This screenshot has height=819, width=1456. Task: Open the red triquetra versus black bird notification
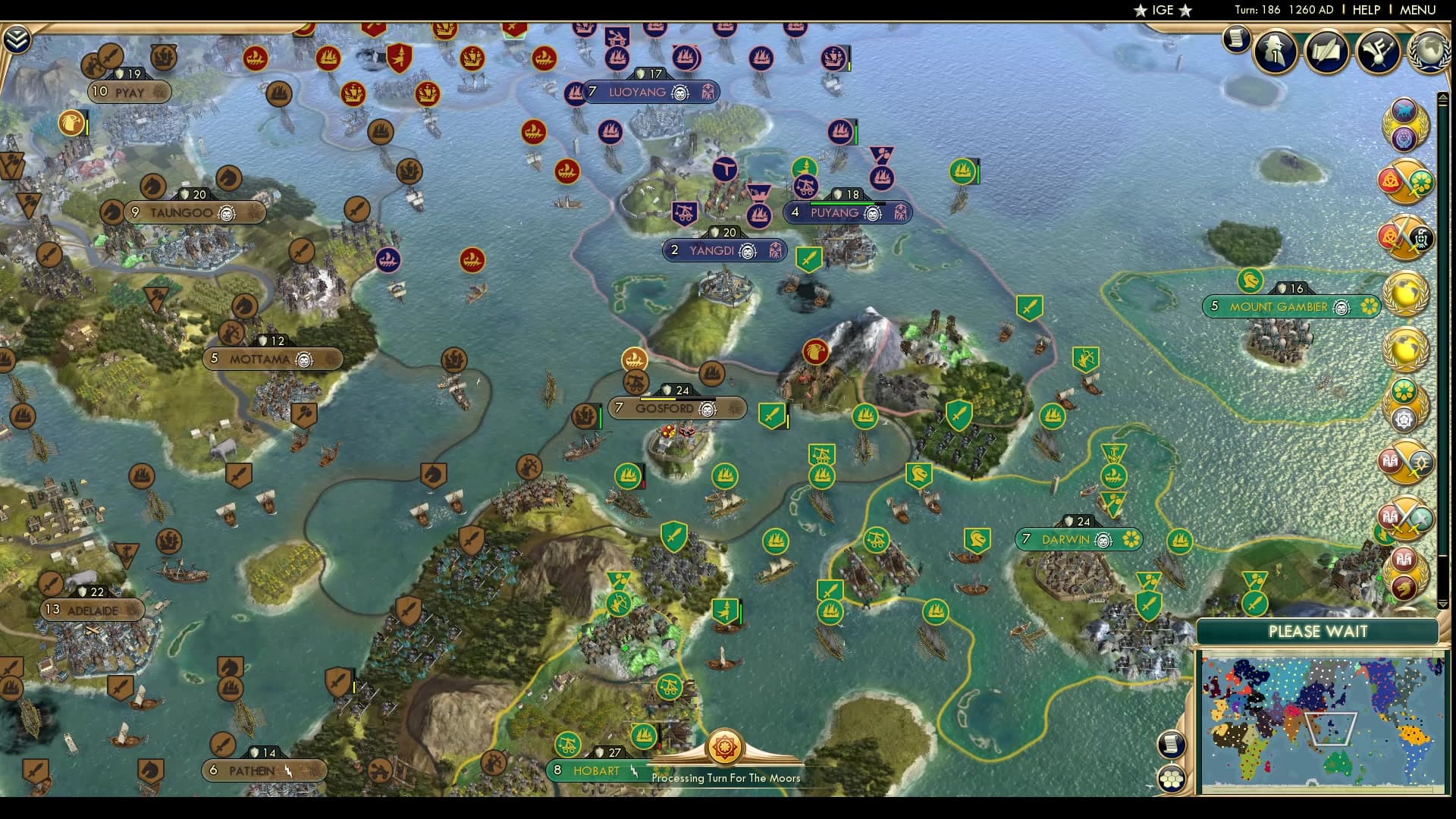point(1405,238)
